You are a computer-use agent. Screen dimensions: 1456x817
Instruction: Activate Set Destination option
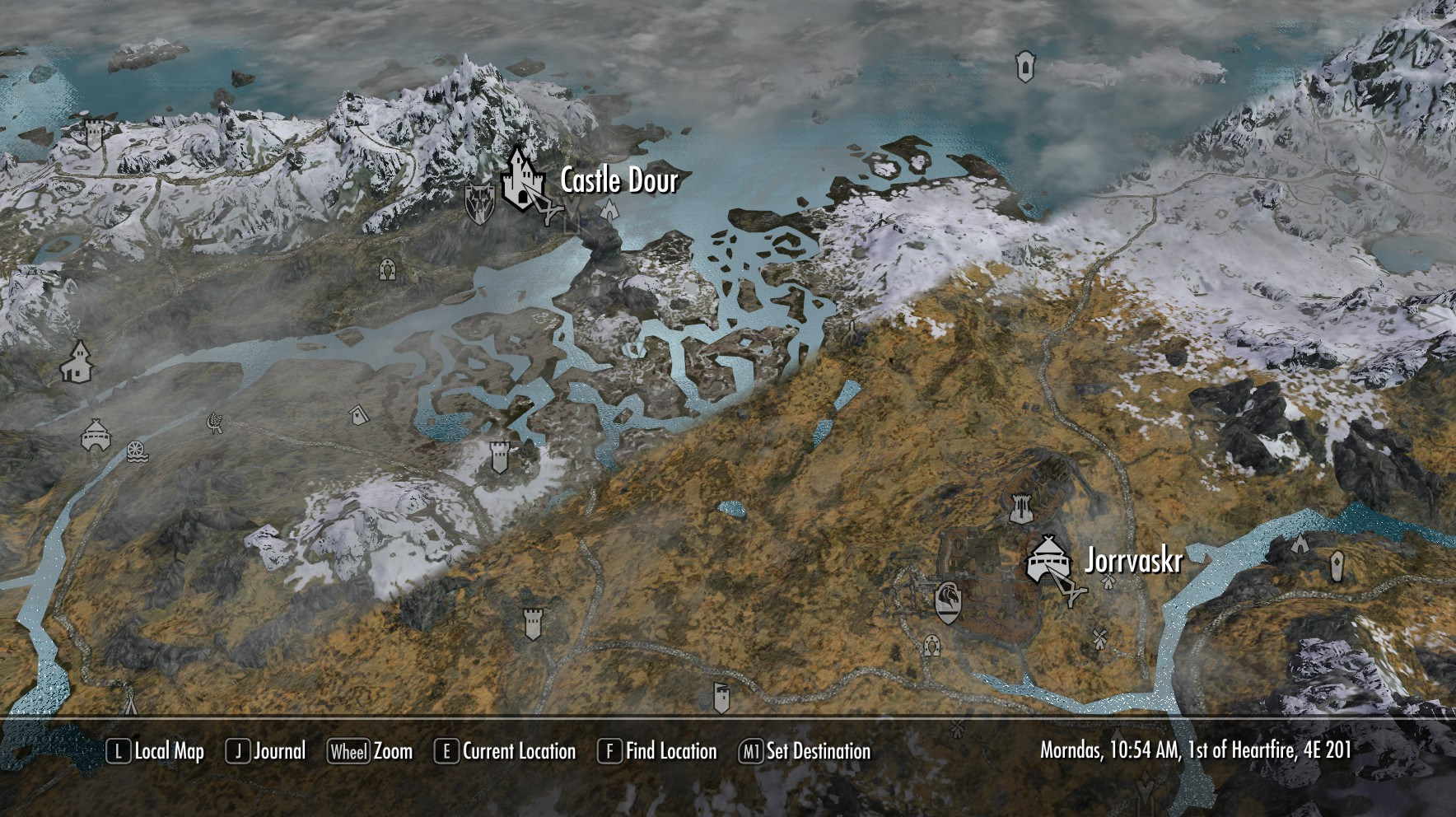[805, 751]
